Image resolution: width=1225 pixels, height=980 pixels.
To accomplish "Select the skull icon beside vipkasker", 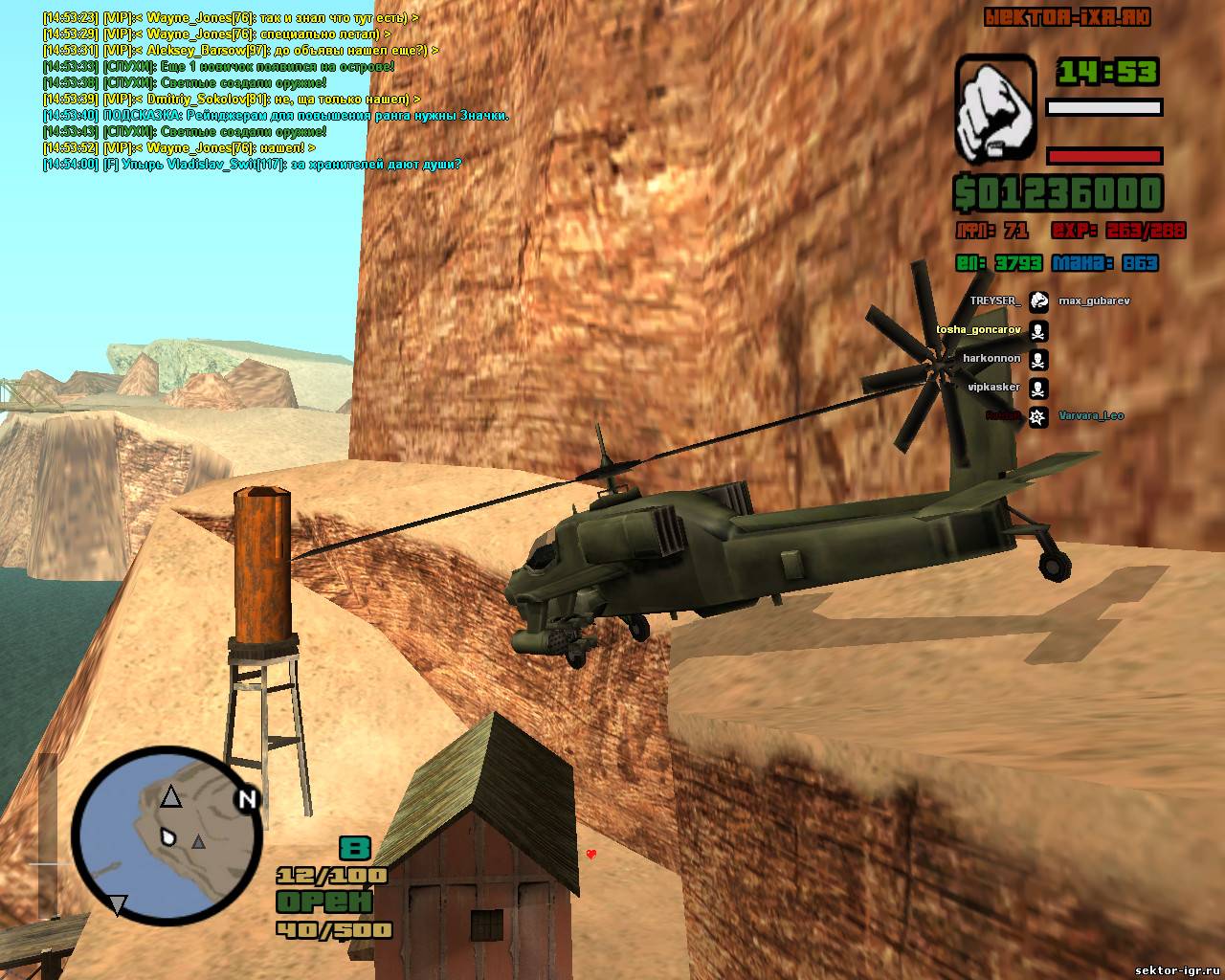I will (x=1038, y=388).
